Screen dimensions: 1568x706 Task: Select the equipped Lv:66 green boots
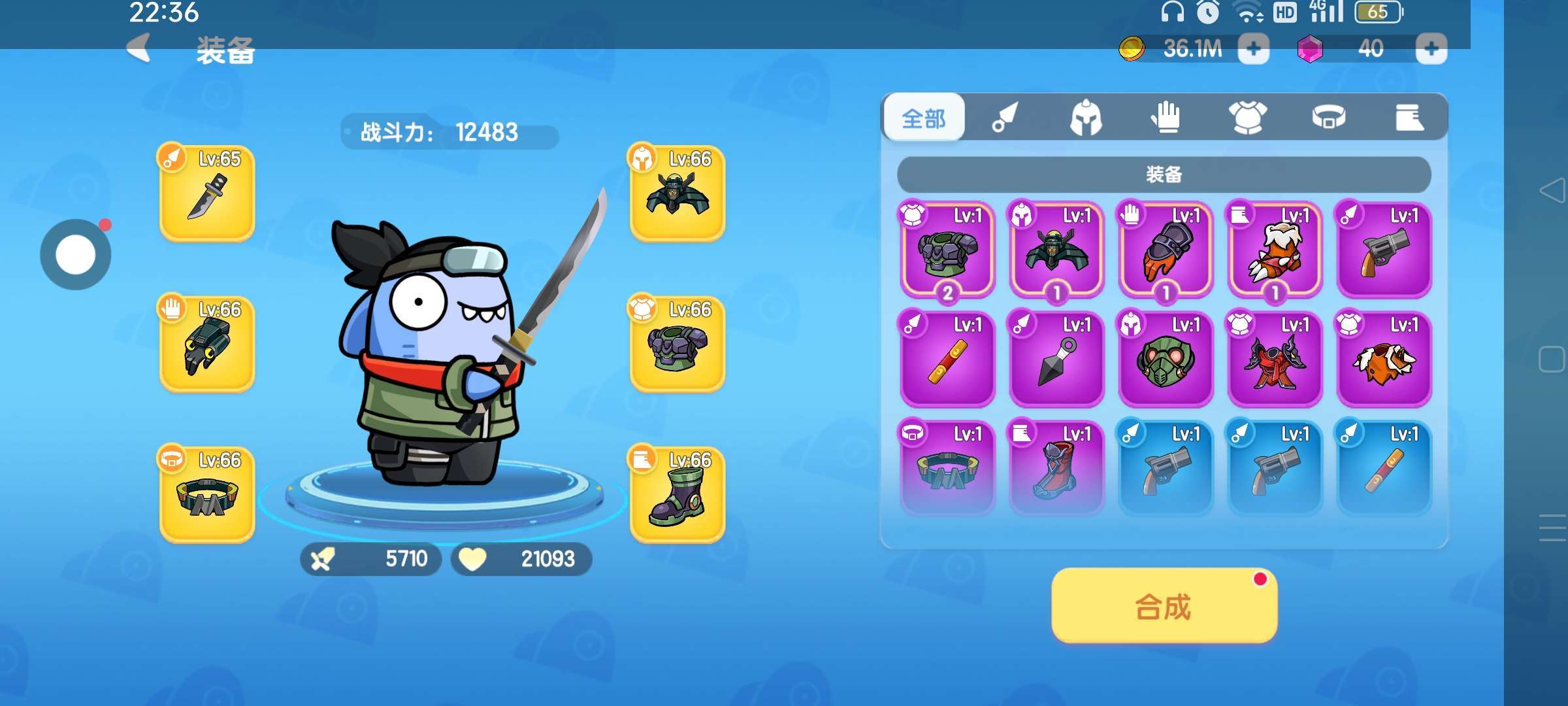click(x=678, y=495)
